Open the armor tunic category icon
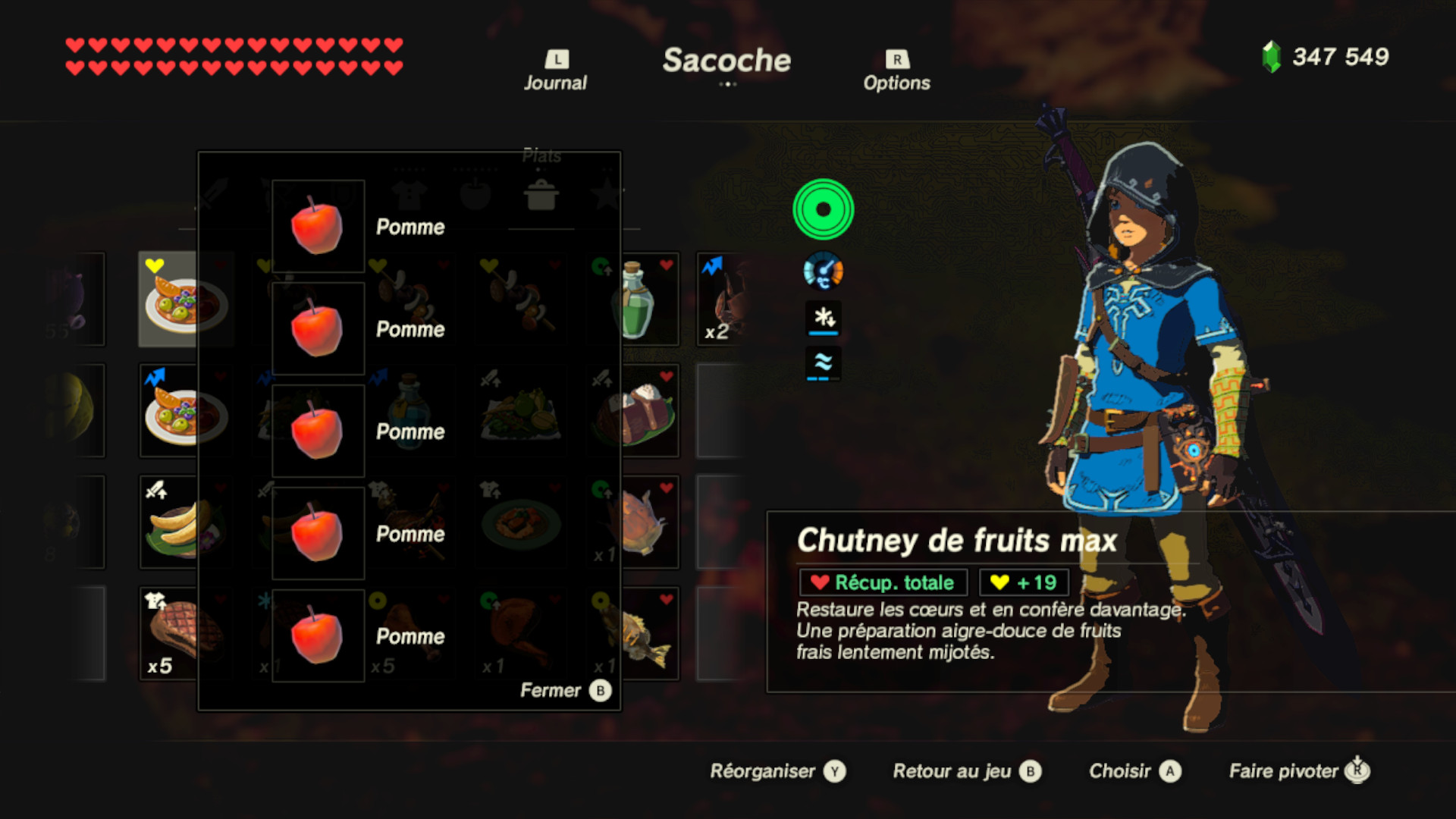Image resolution: width=1456 pixels, height=819 pixels. coord(409,194)
